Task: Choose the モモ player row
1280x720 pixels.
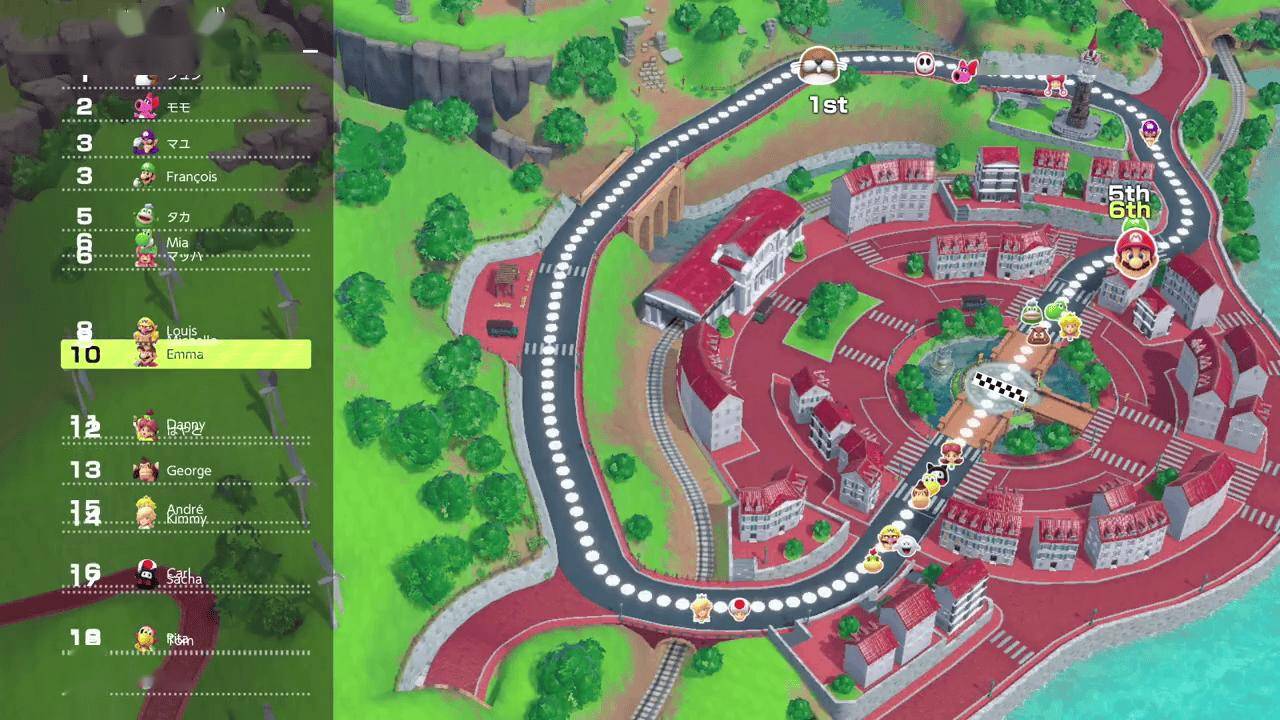Action: coord(186,107)
